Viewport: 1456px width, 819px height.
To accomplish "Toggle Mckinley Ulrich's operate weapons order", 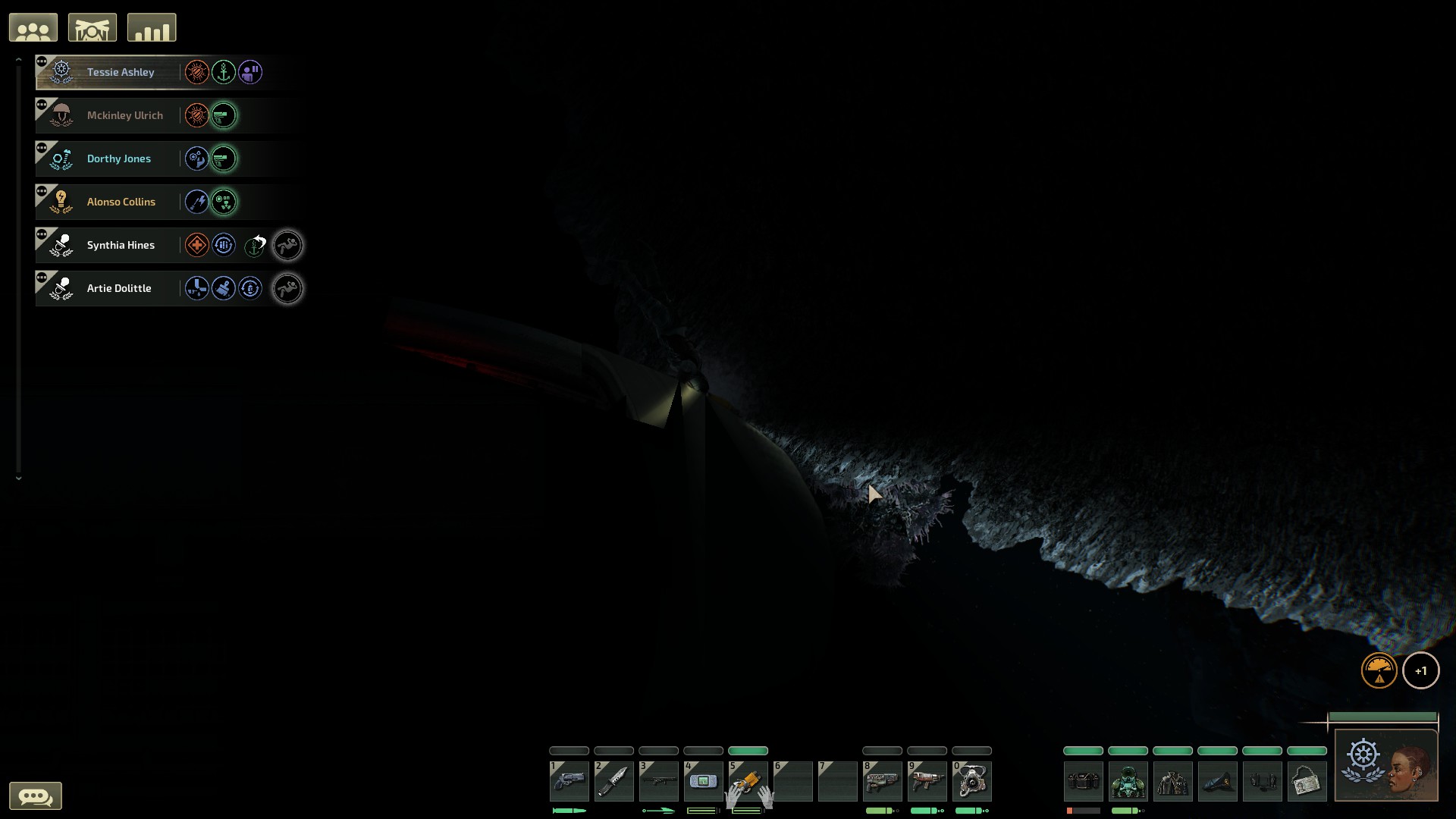I will pyautogui.click(x=224, y=115).
